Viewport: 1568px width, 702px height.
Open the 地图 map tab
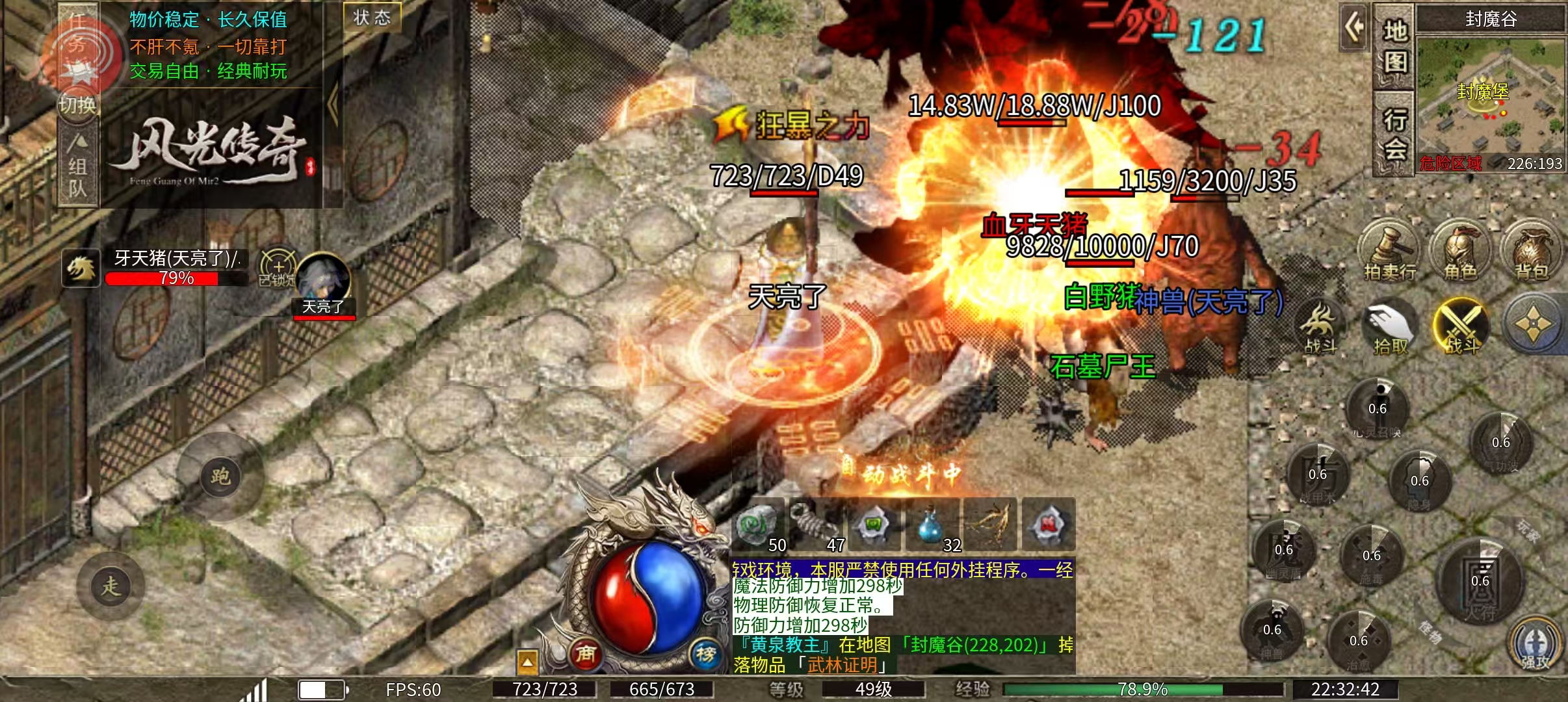click(x=1394, y=47)
